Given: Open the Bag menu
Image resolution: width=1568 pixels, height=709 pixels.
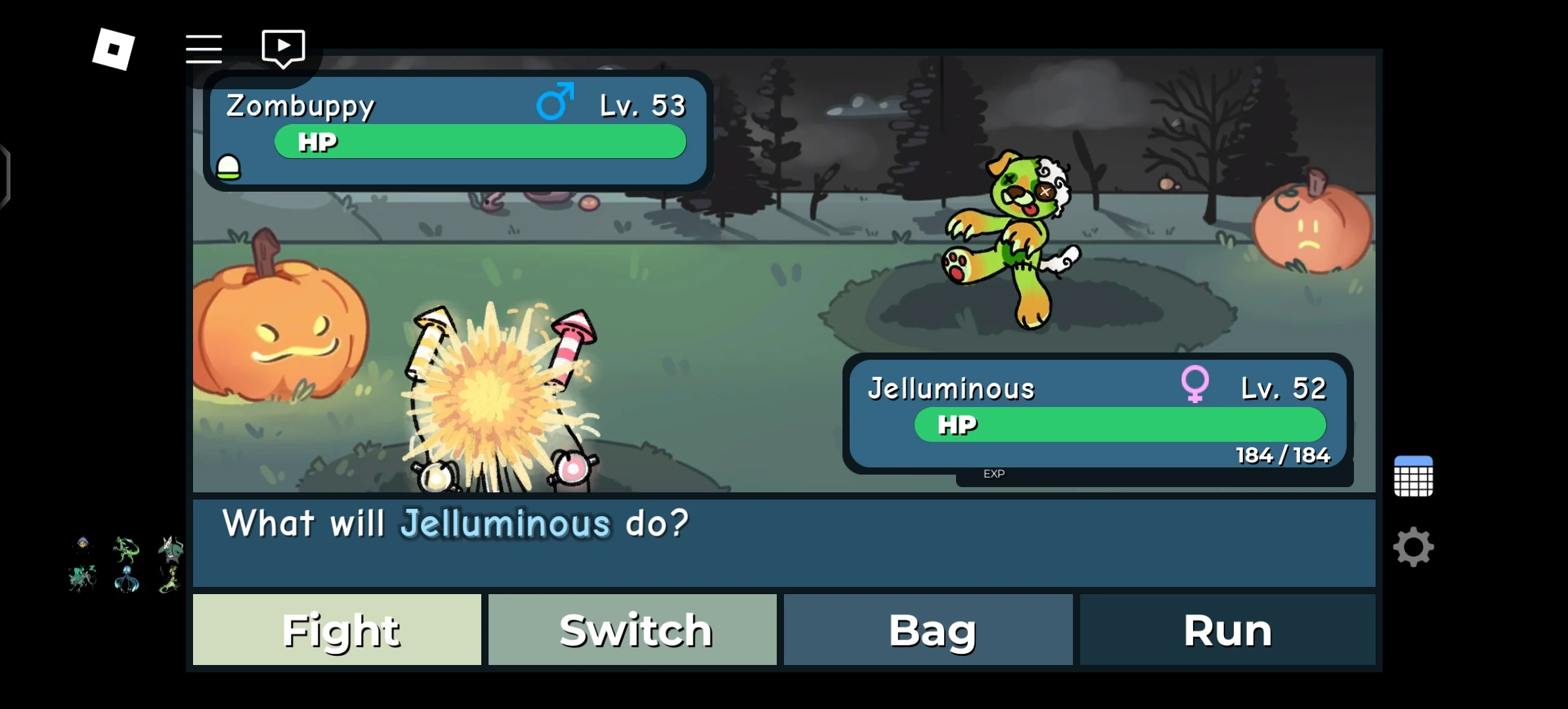Looking at the screenshot, I should pos(929,629).
